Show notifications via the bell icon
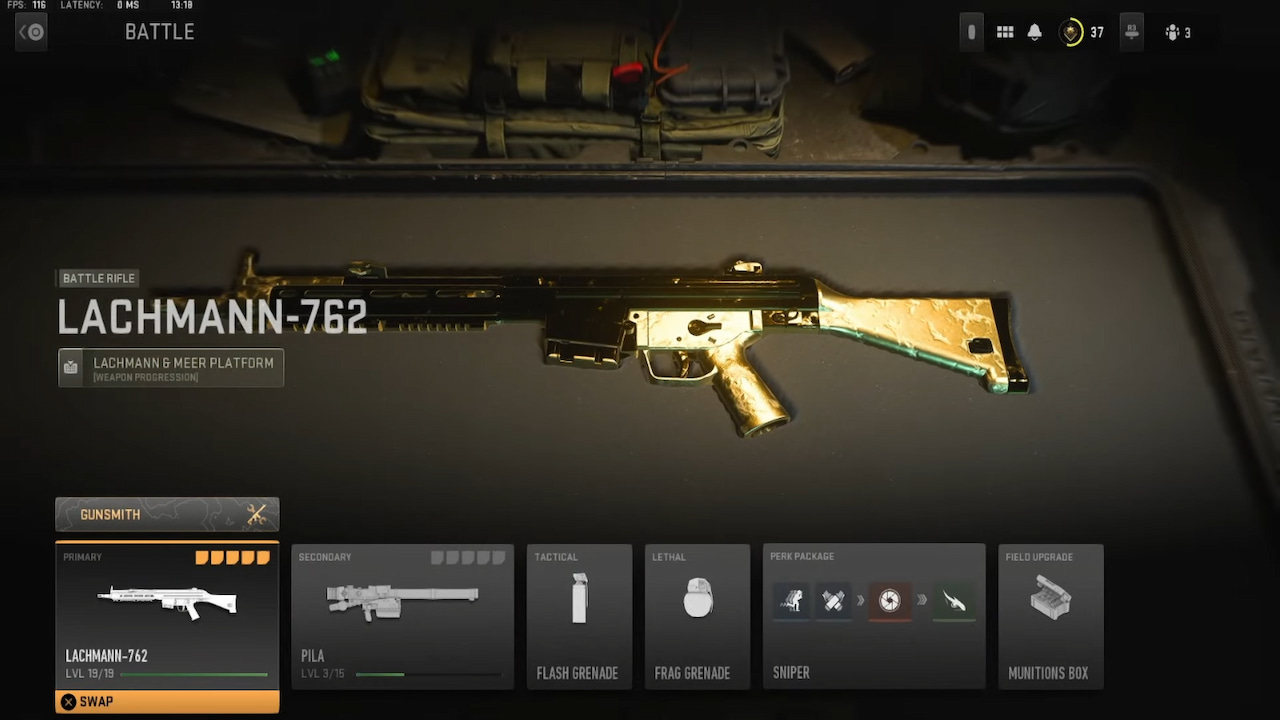Screen dimensions: 1280x720 [1035, 33]
